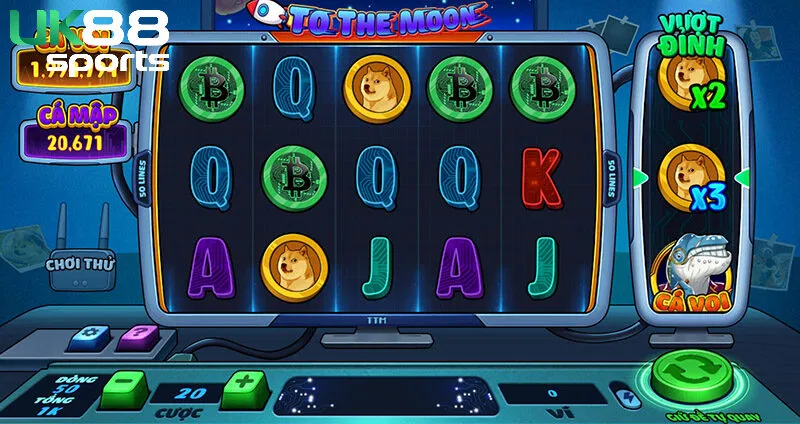The height and width of the screenshot is (424, 800).
Task: Start trial play with Chơi Thử
Action: 81,265
